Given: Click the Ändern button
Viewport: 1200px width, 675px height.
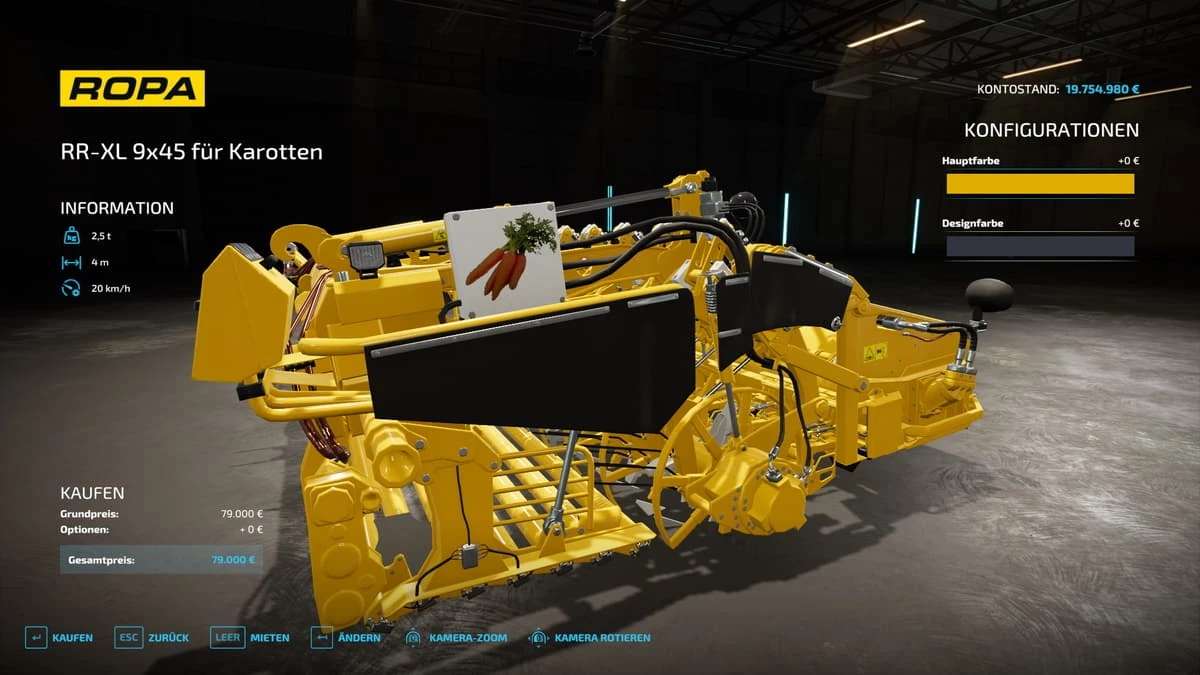Looking at the screenshot, I should coord(346,638).
